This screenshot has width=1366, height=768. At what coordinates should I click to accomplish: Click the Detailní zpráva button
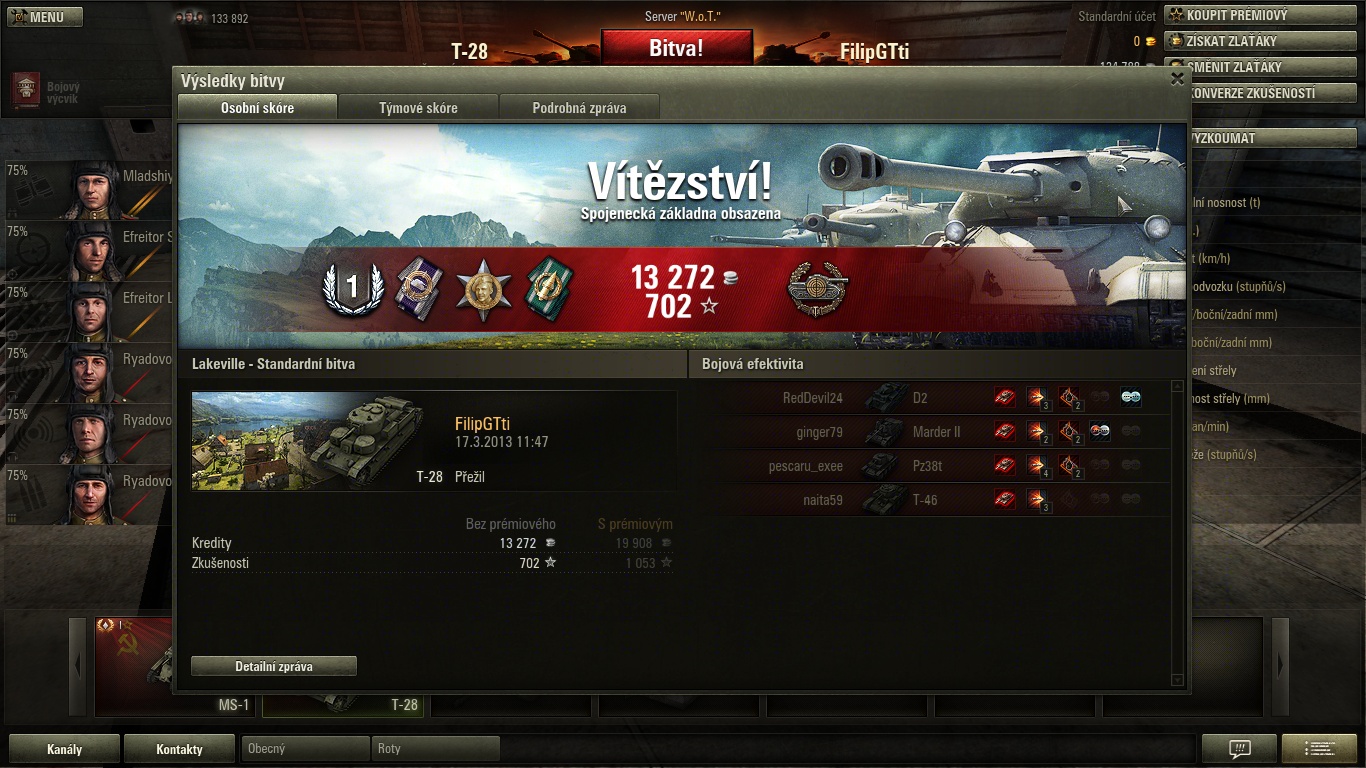[x=274, y=666]
